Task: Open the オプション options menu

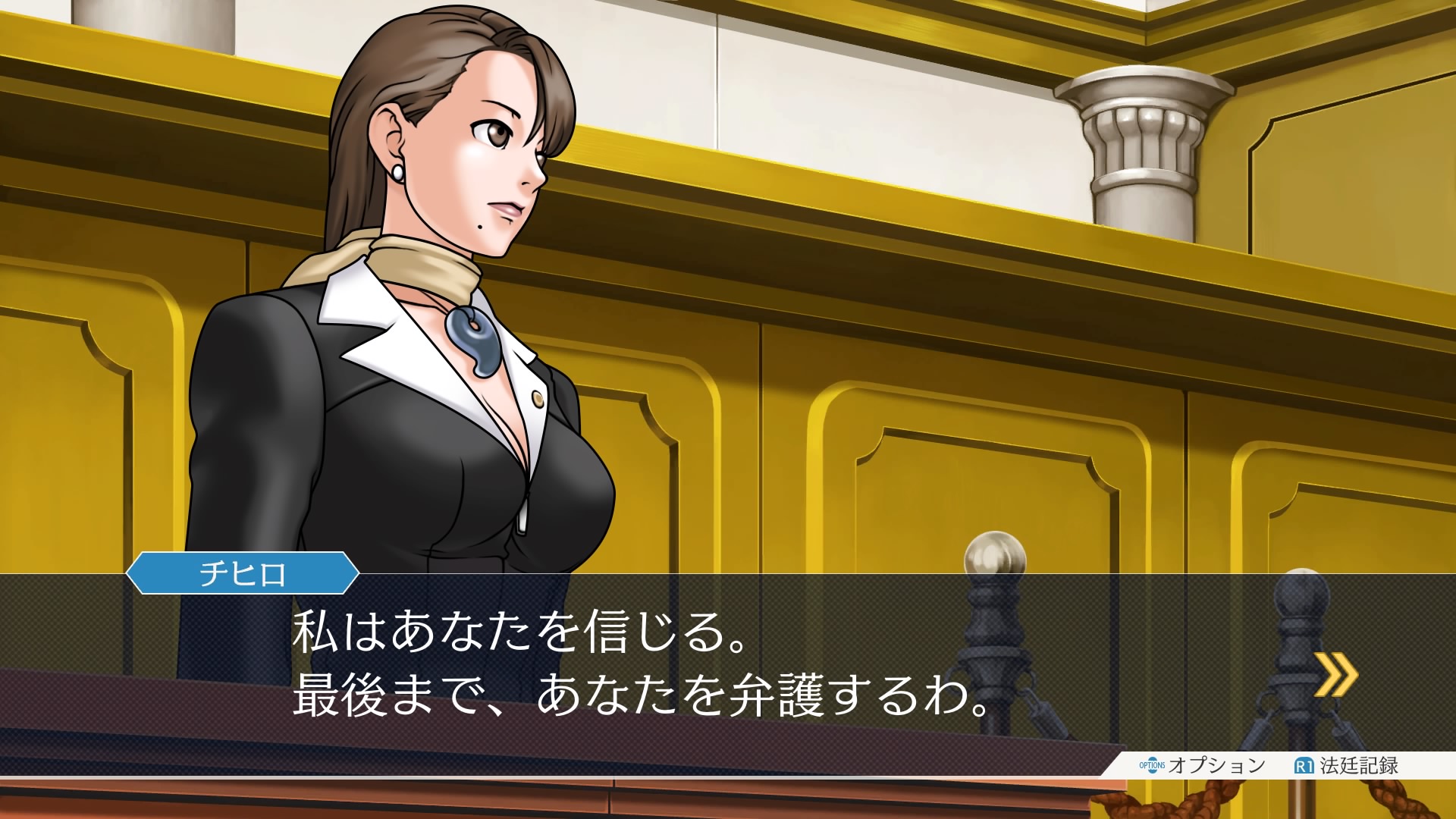Action: tap(1202, 765)
